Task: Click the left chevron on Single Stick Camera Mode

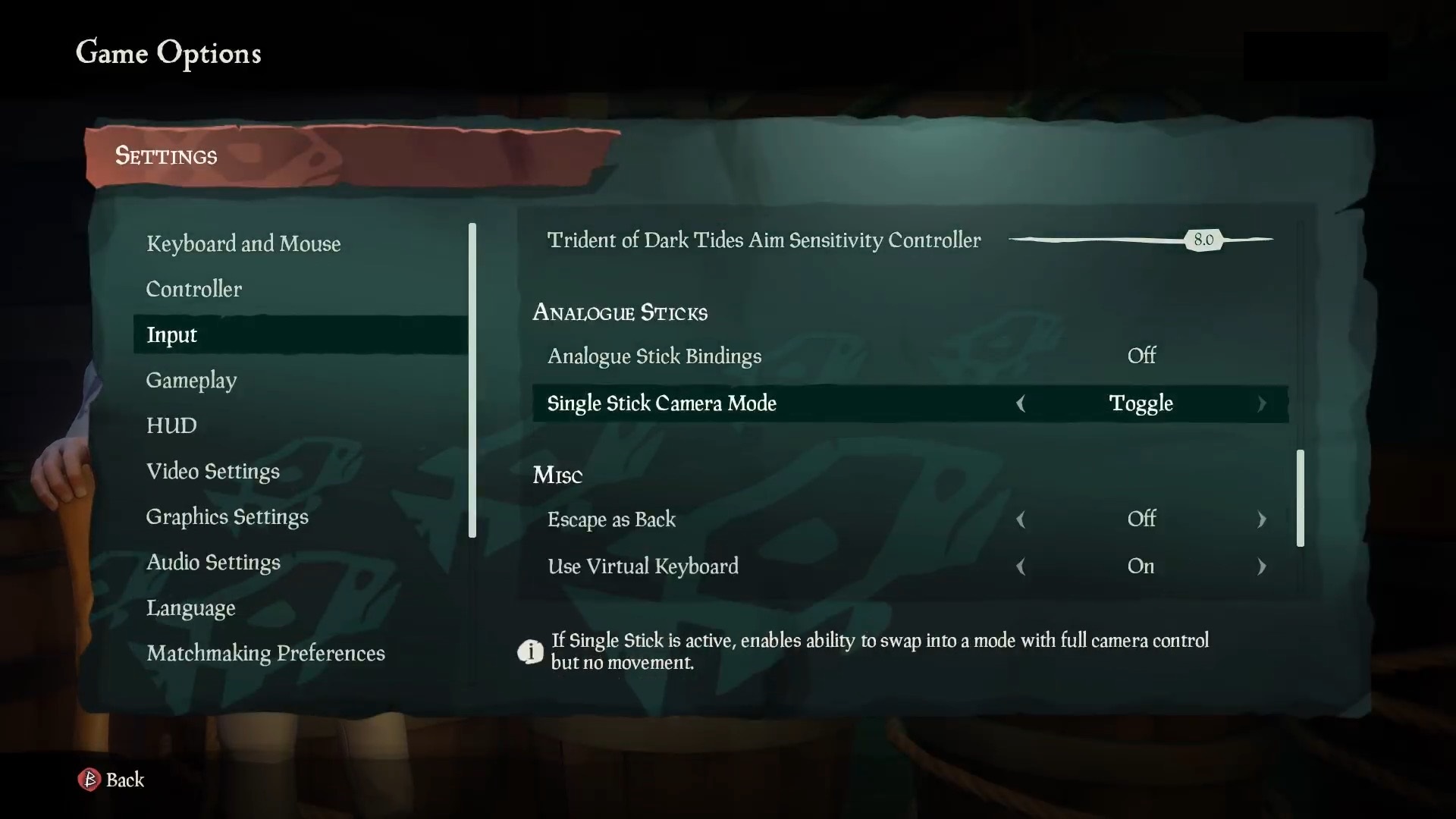Action: (1021, 404)
